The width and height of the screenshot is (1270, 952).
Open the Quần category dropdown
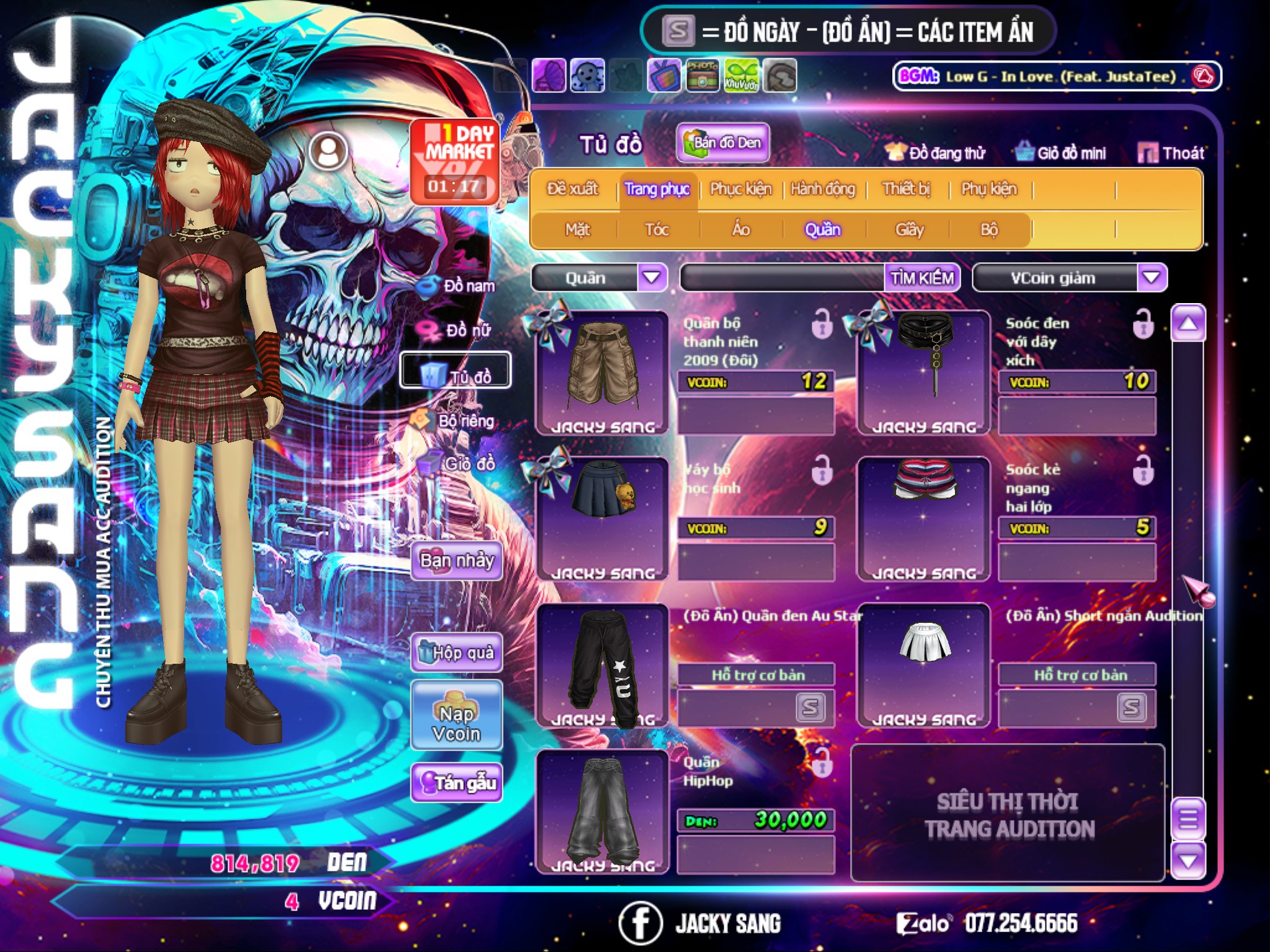point(652,278)
